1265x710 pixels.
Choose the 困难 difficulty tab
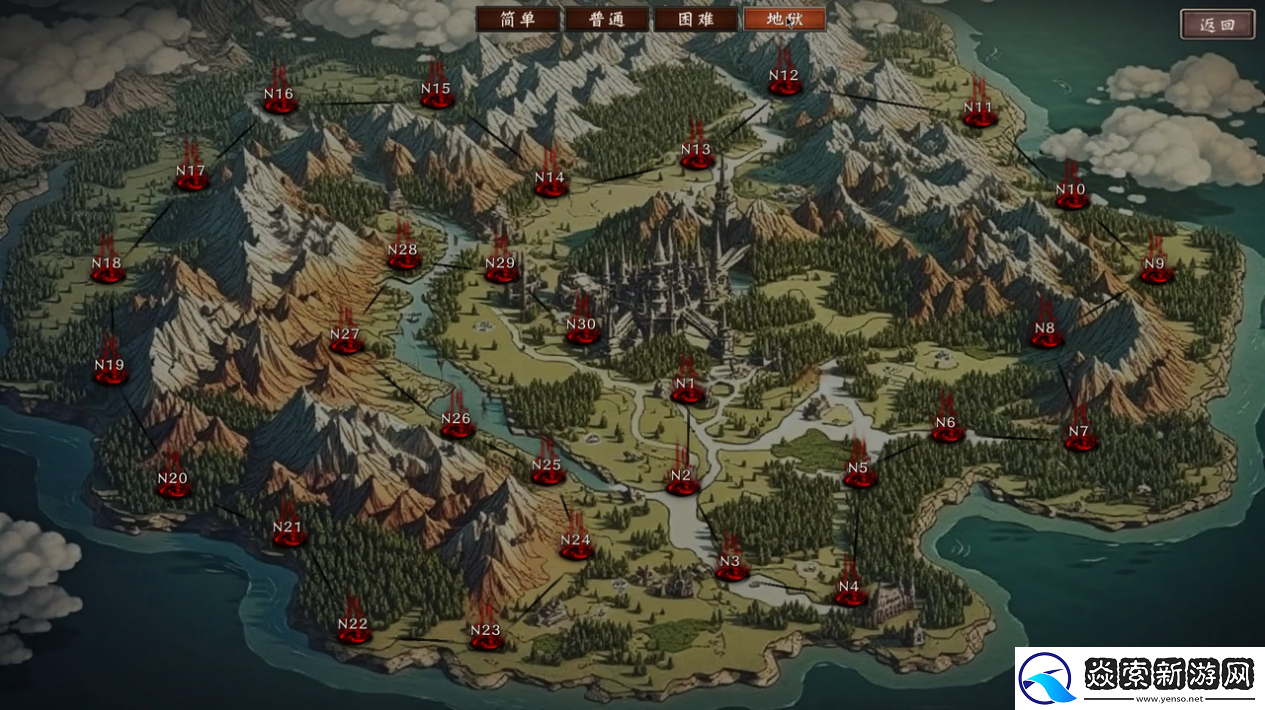695,20
